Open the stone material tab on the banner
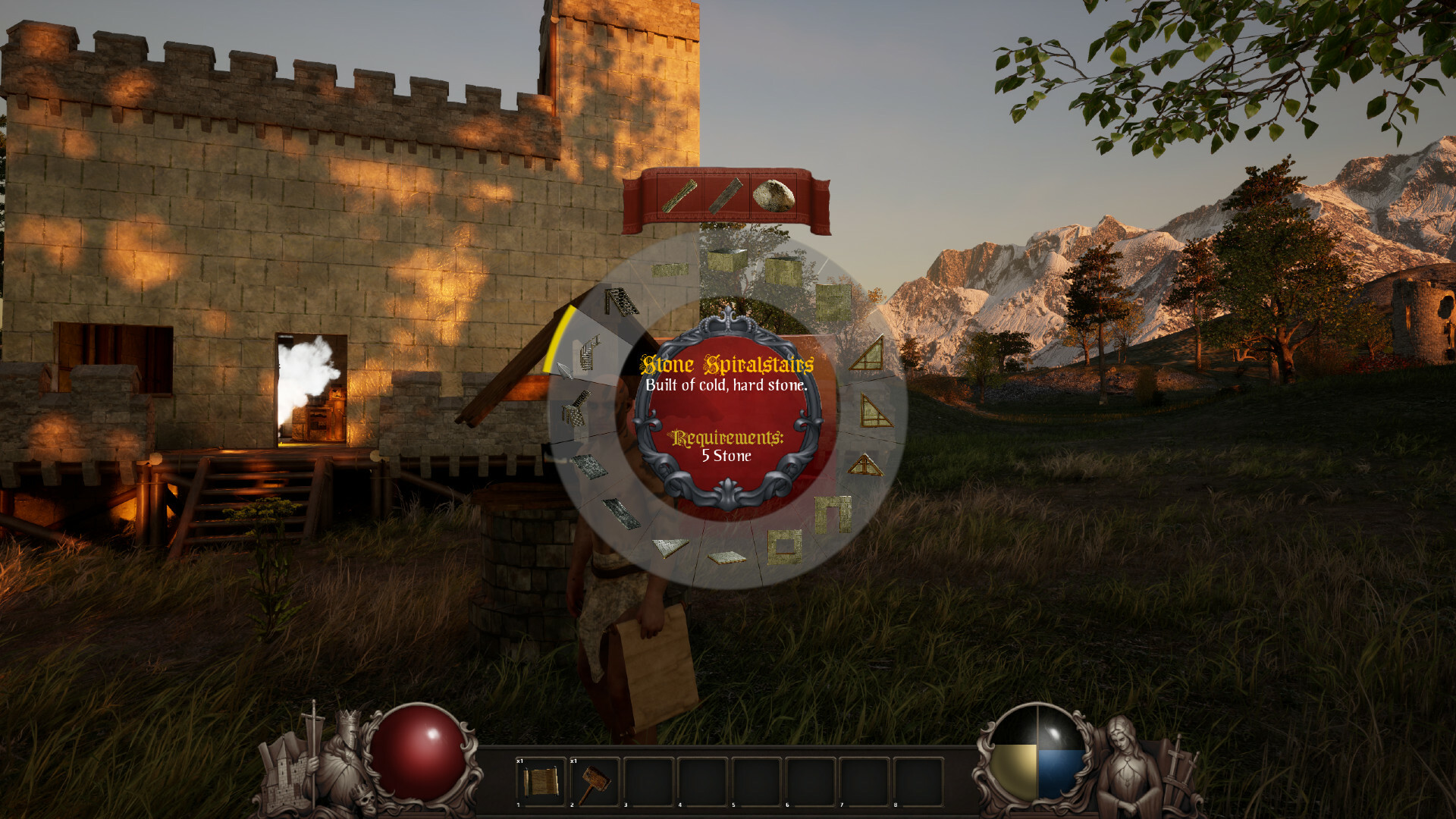 [x=773, y=196]
